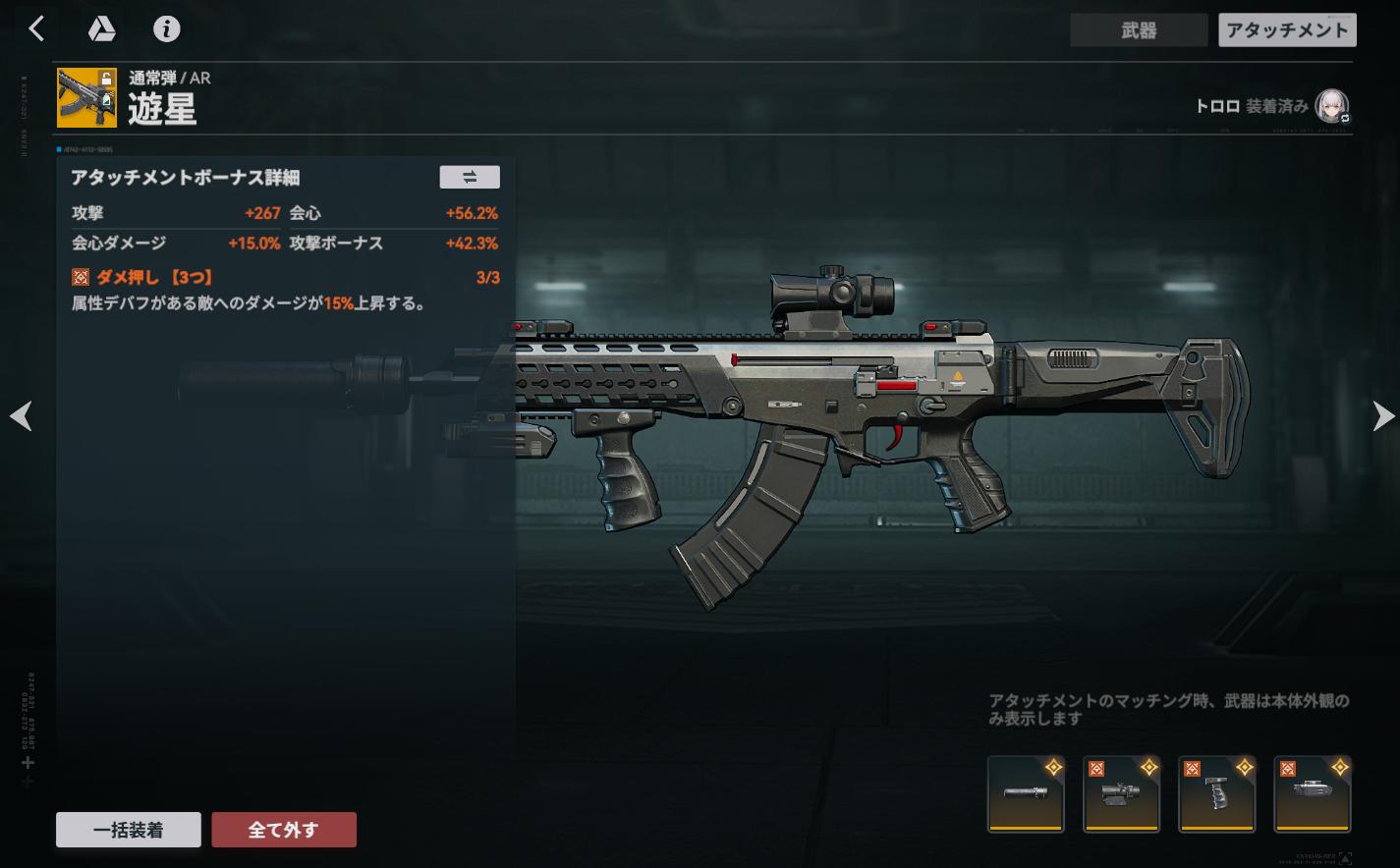Select the アタッチメント tab
The image size is (1400, 868).
pyautogui.click(x=1287, y=30)
